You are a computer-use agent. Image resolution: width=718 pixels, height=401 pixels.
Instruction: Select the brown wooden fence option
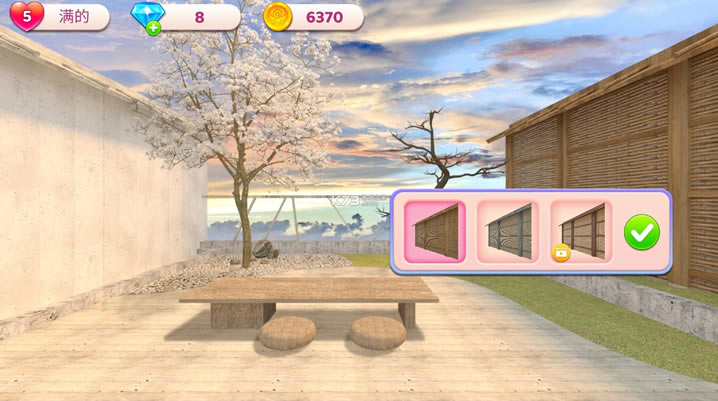(434, 232)
